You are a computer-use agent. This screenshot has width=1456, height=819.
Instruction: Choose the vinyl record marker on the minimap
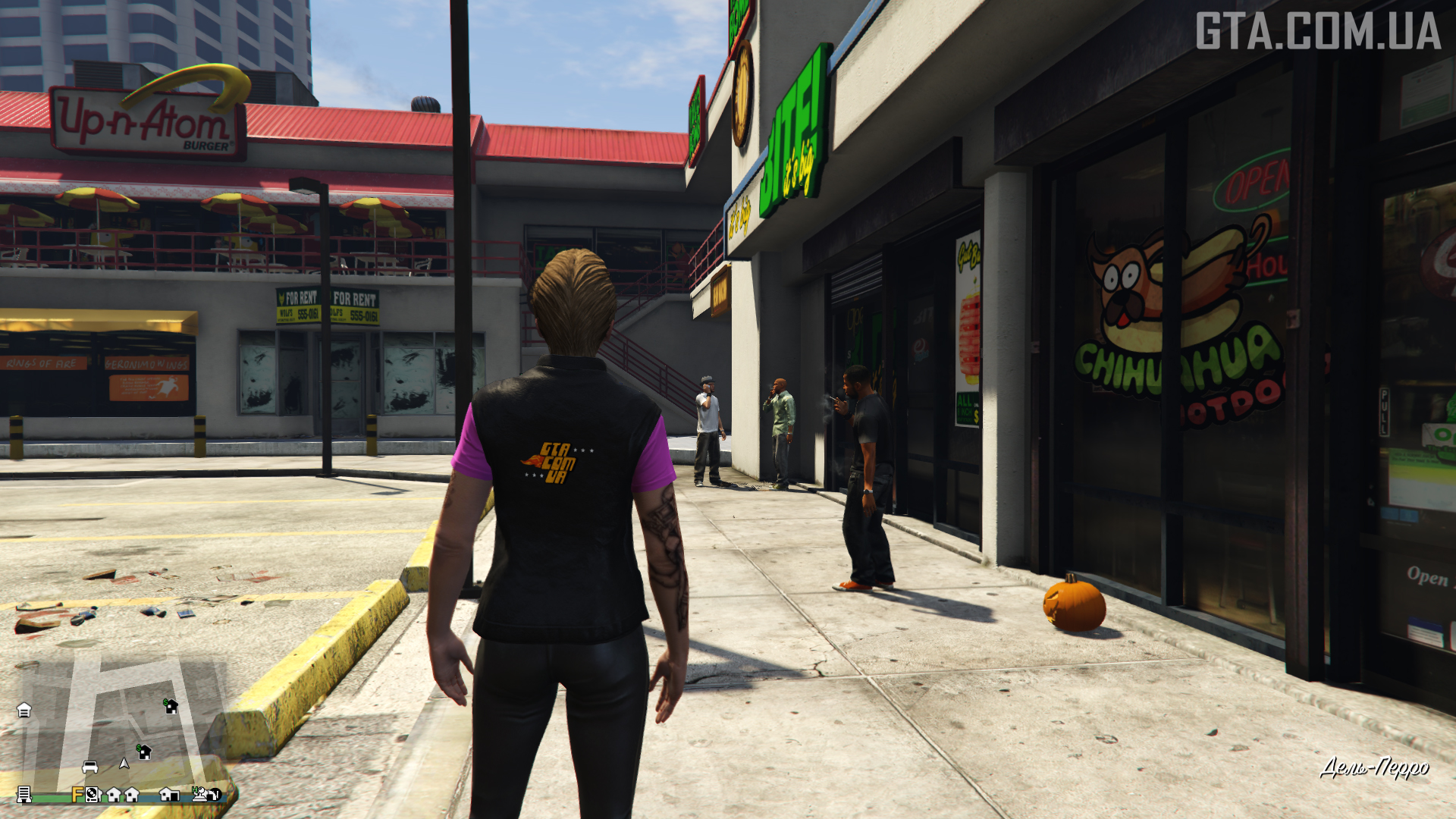(x=93, y=795)
